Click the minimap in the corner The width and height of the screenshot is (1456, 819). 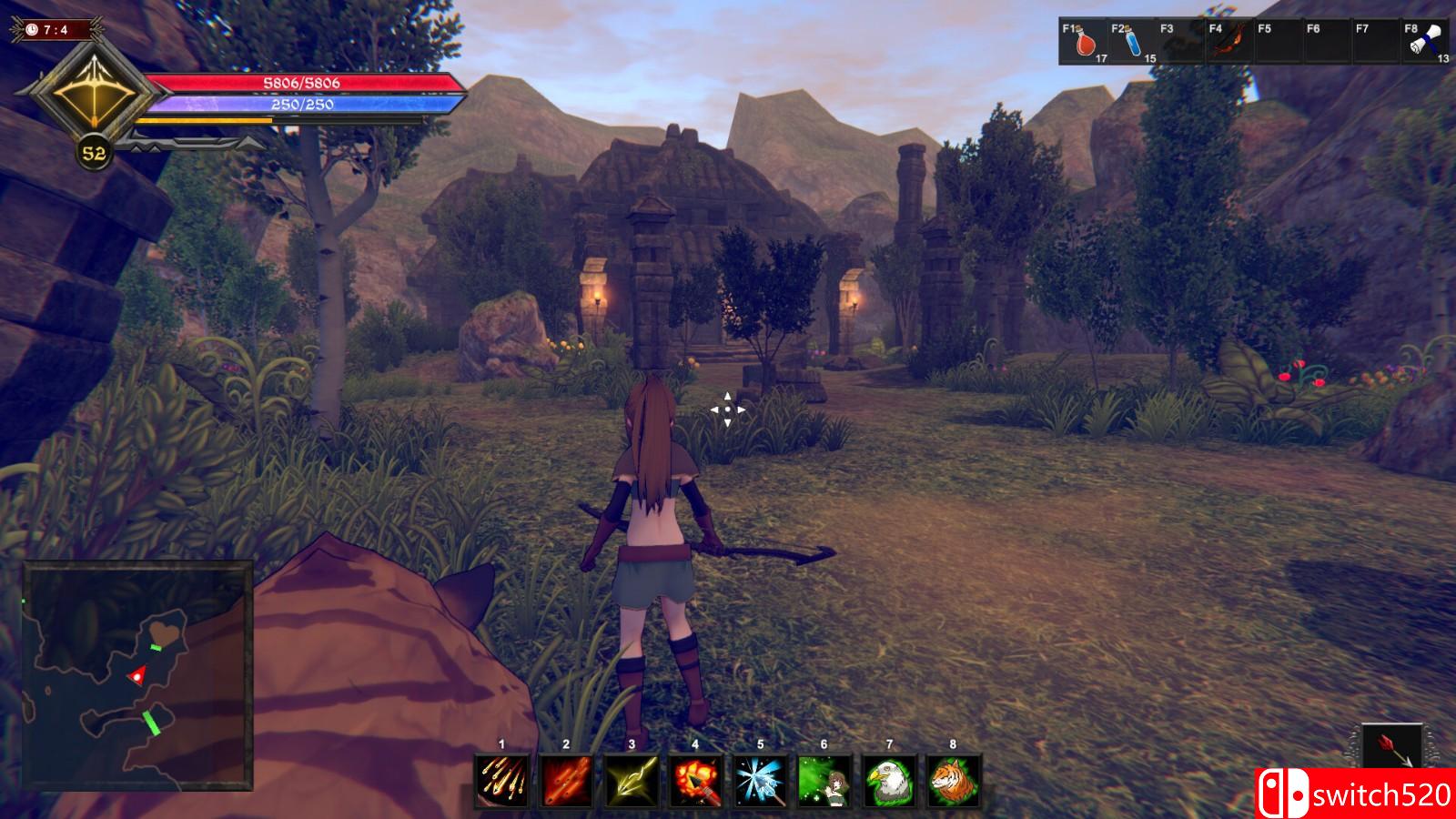click(137, 675)
